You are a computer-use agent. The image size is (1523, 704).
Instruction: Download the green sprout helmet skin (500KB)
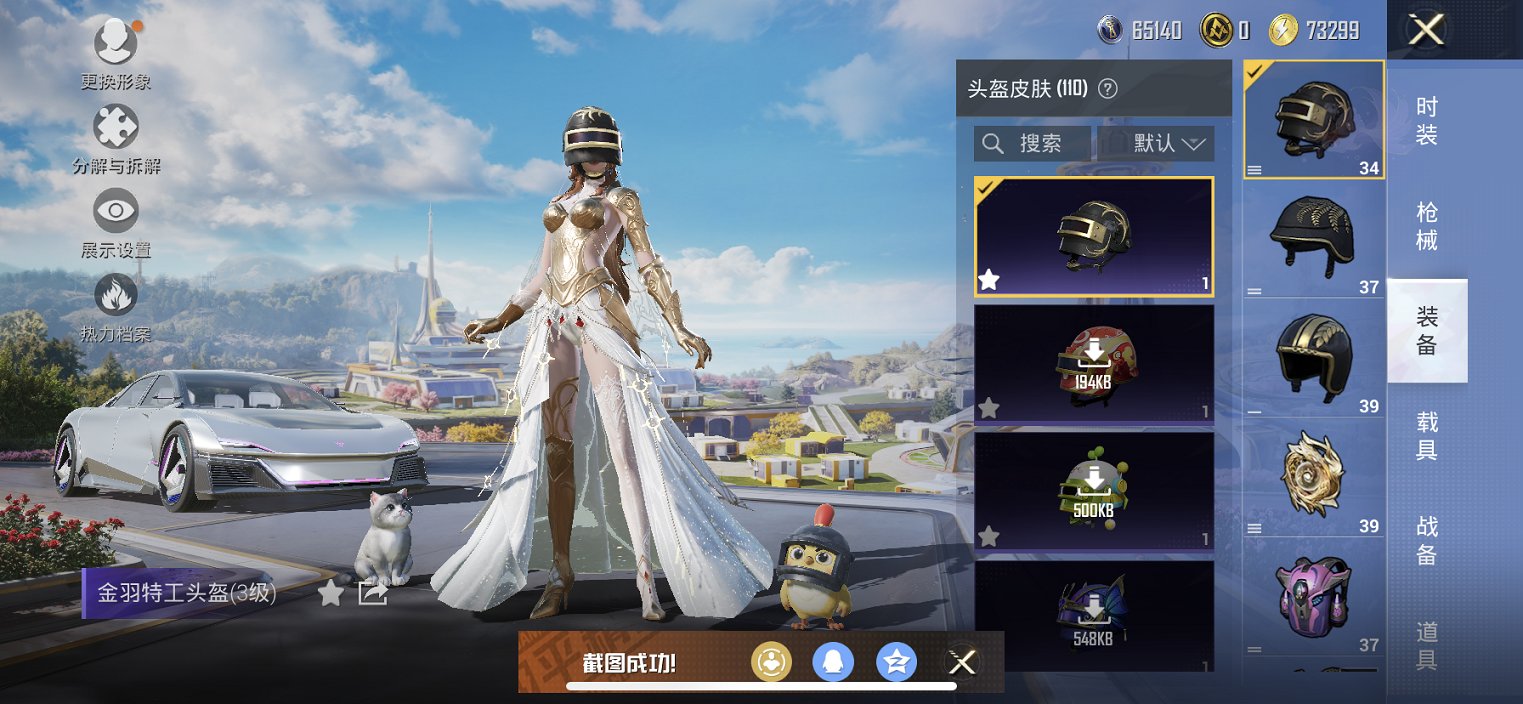[x=1093, y=491]
